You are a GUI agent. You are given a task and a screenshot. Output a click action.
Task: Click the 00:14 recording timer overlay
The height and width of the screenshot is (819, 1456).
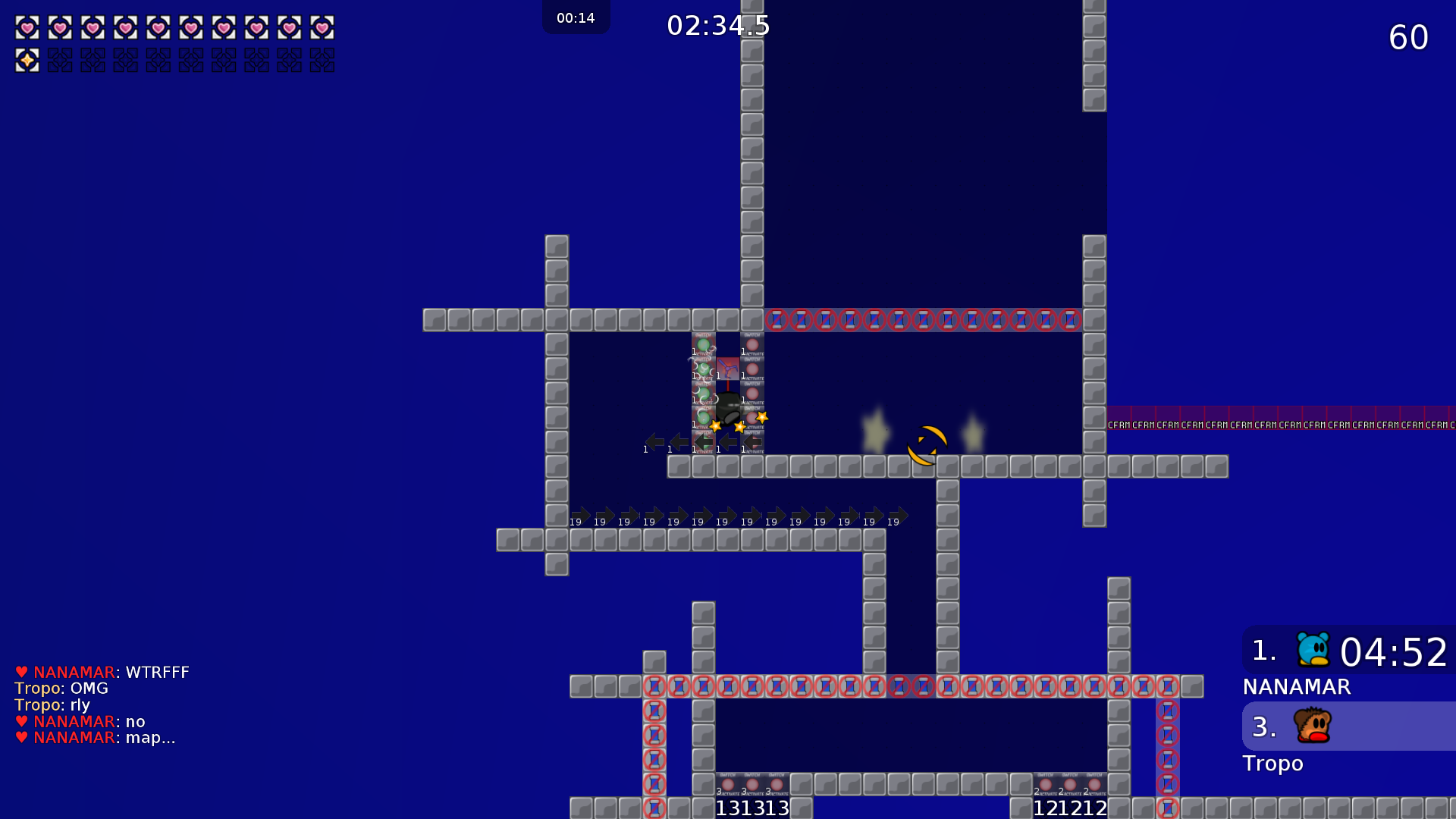pyautogui.click(x=576, y=17)
